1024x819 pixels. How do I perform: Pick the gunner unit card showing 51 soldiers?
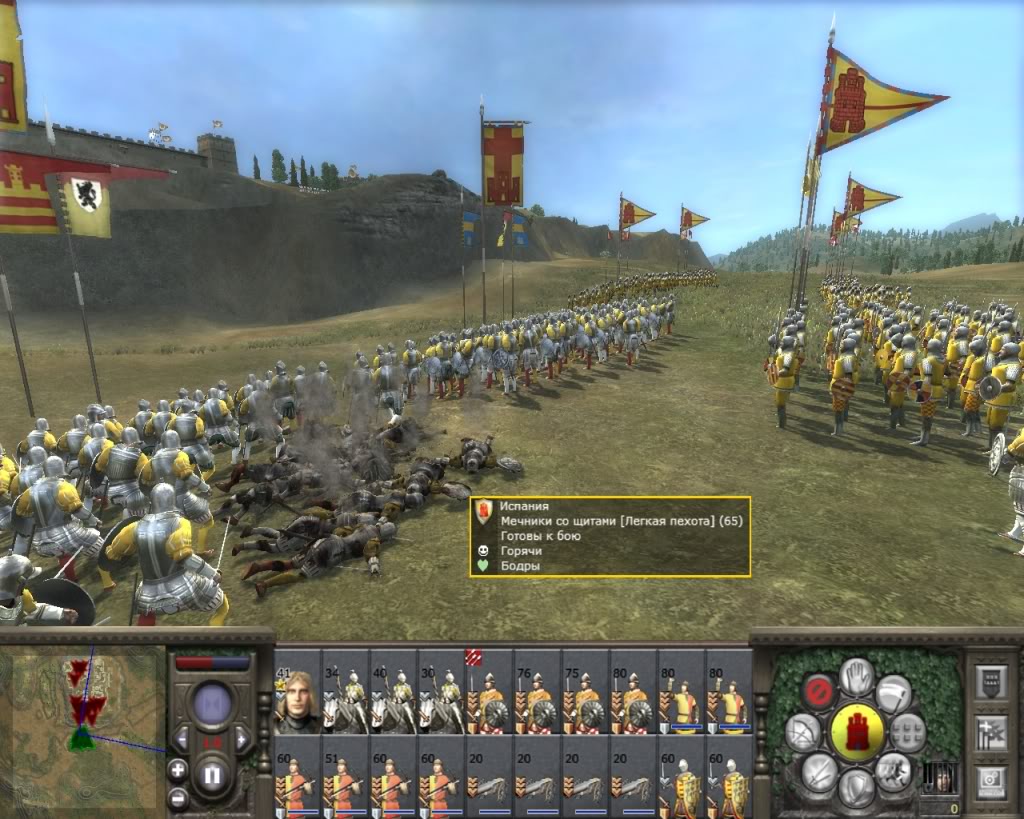[345, 776]
